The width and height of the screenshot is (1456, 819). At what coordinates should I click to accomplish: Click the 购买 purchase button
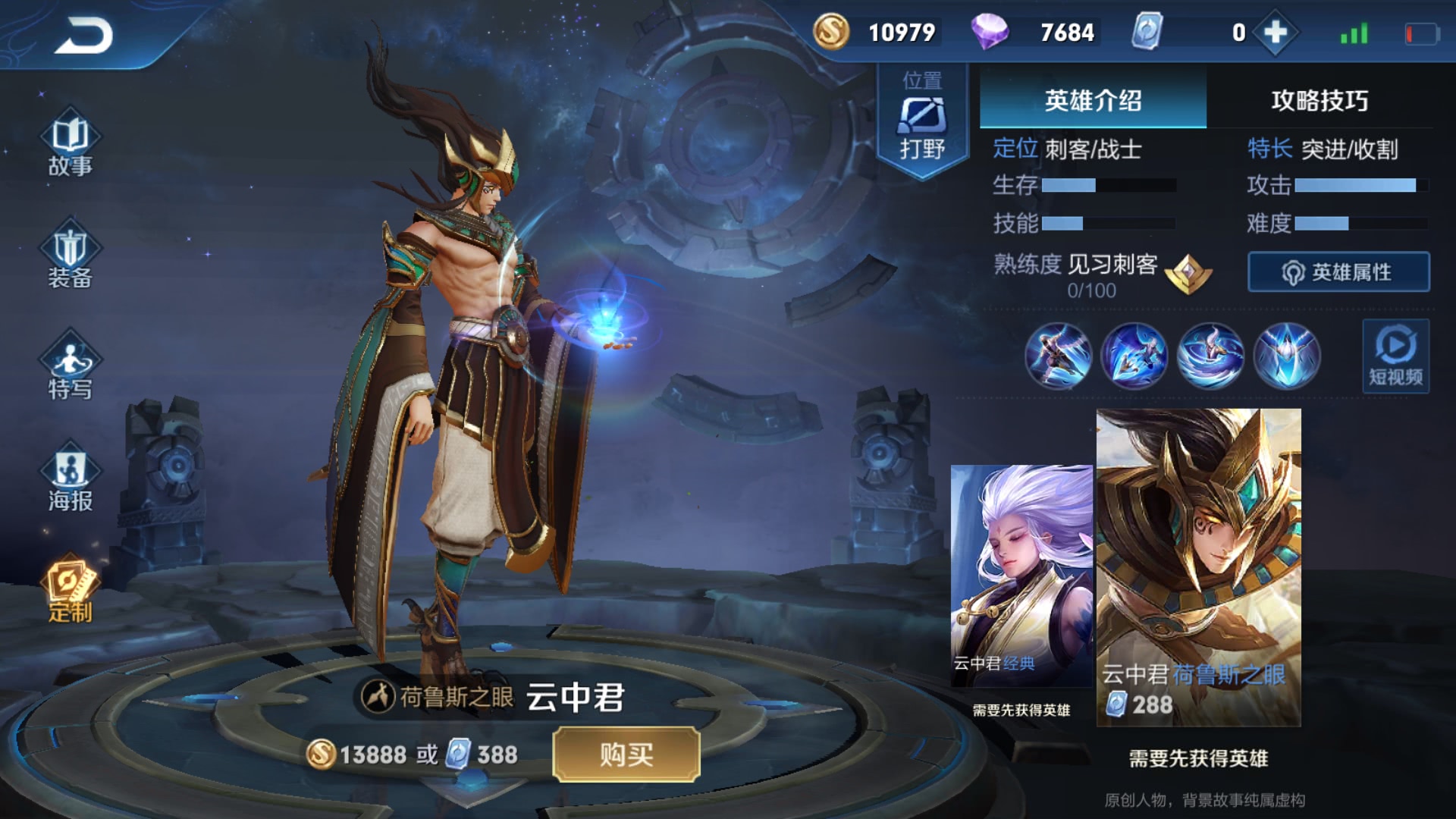pos(626,755)
